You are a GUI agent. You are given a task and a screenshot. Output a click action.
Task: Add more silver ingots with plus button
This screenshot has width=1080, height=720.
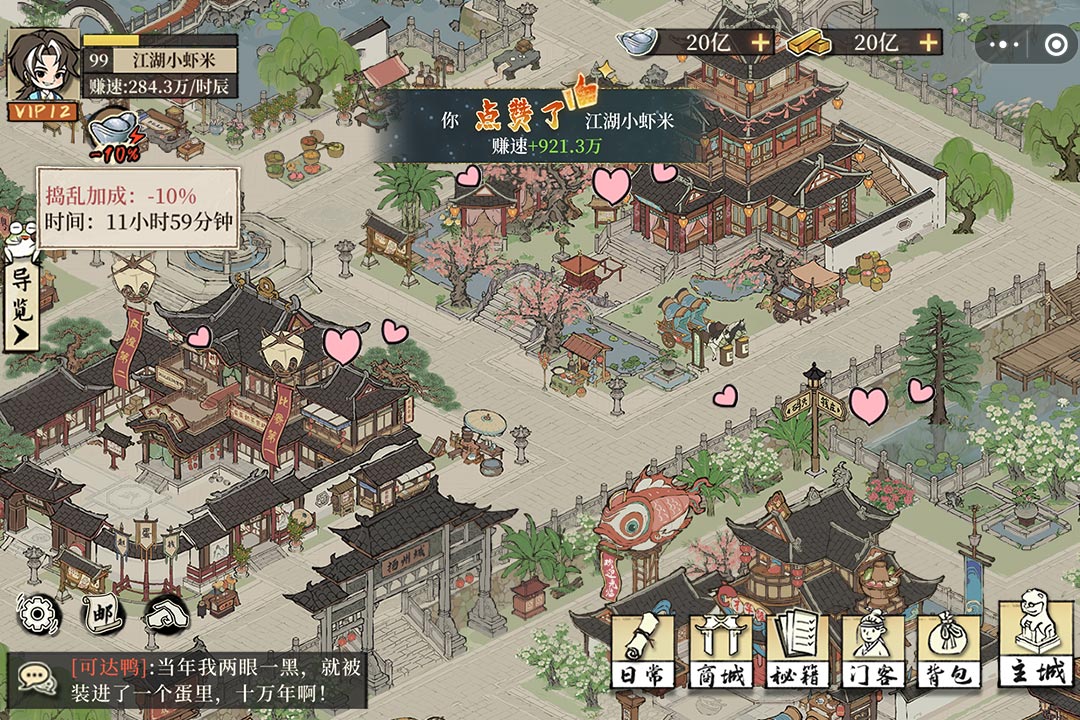[761, 42]
